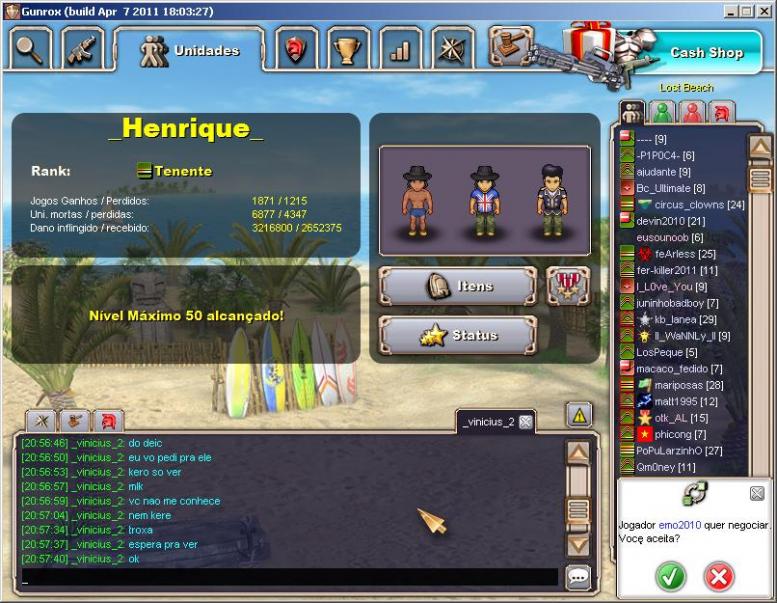This screenshot has height=603, width=777.
Task: Accept the trade request with the green checkmark
Action: pyautogui.click(x=671, y=576)
